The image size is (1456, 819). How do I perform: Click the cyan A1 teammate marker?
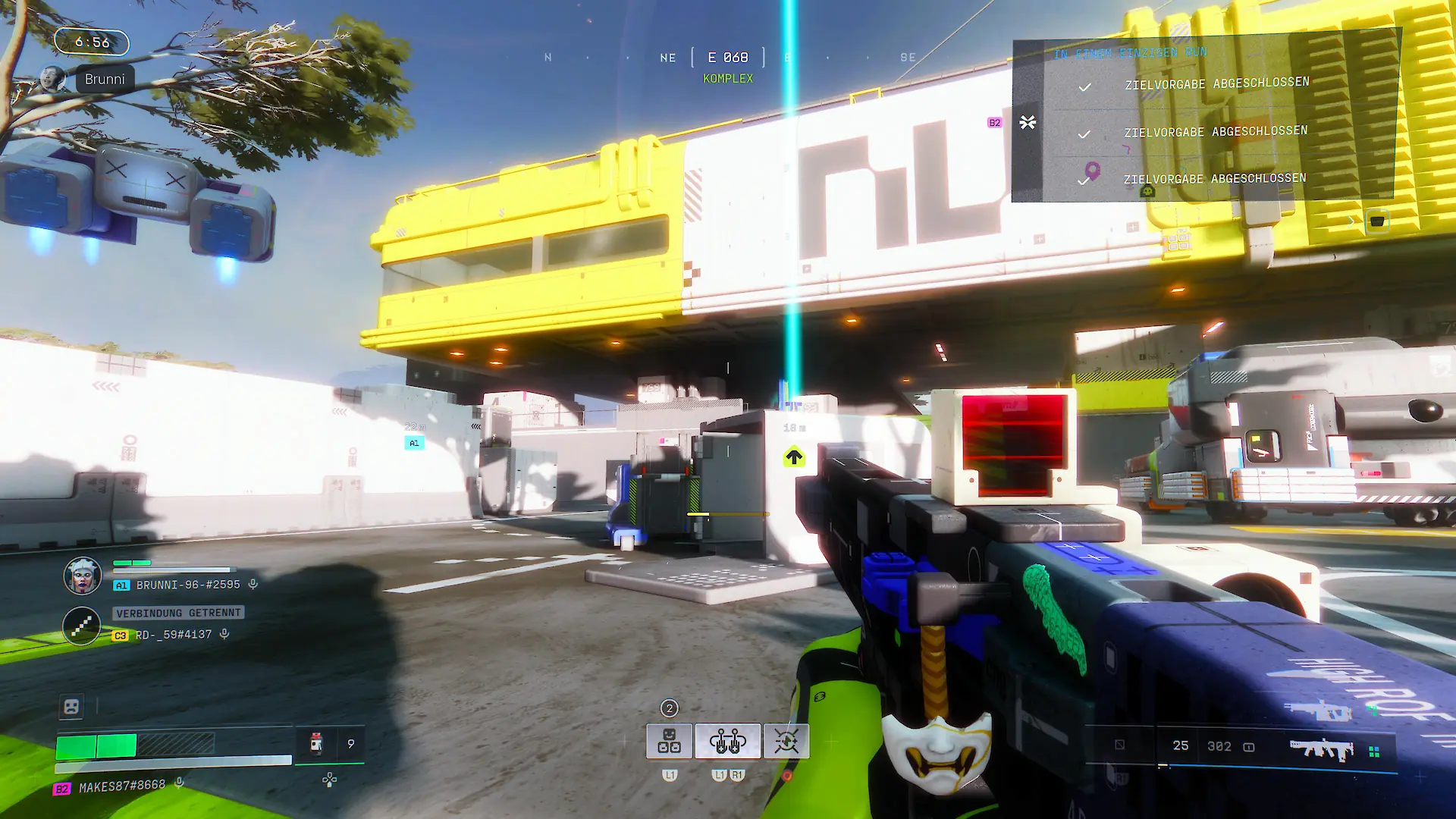(414, 443)
